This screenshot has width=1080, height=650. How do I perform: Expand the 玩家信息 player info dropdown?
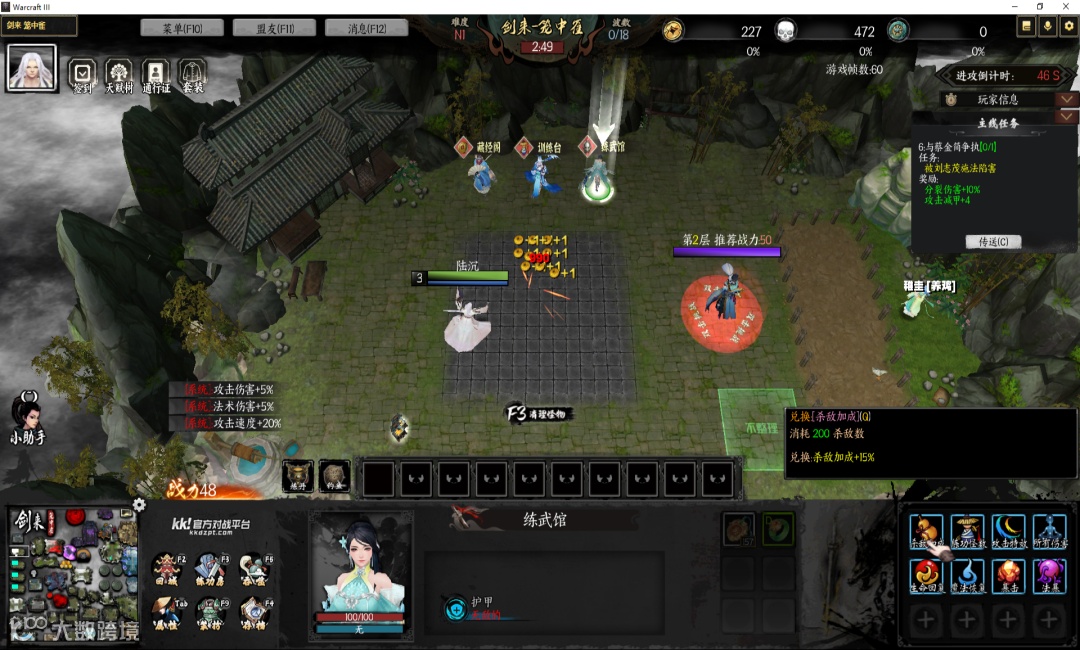click(x=1067, y=99)
